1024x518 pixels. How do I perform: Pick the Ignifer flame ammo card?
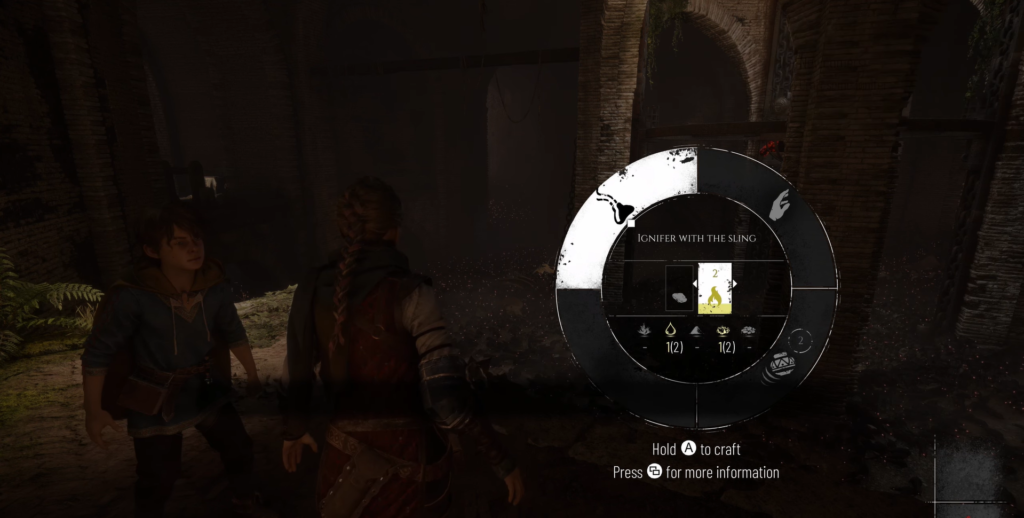pyautogui.click(x=714, y=289)
